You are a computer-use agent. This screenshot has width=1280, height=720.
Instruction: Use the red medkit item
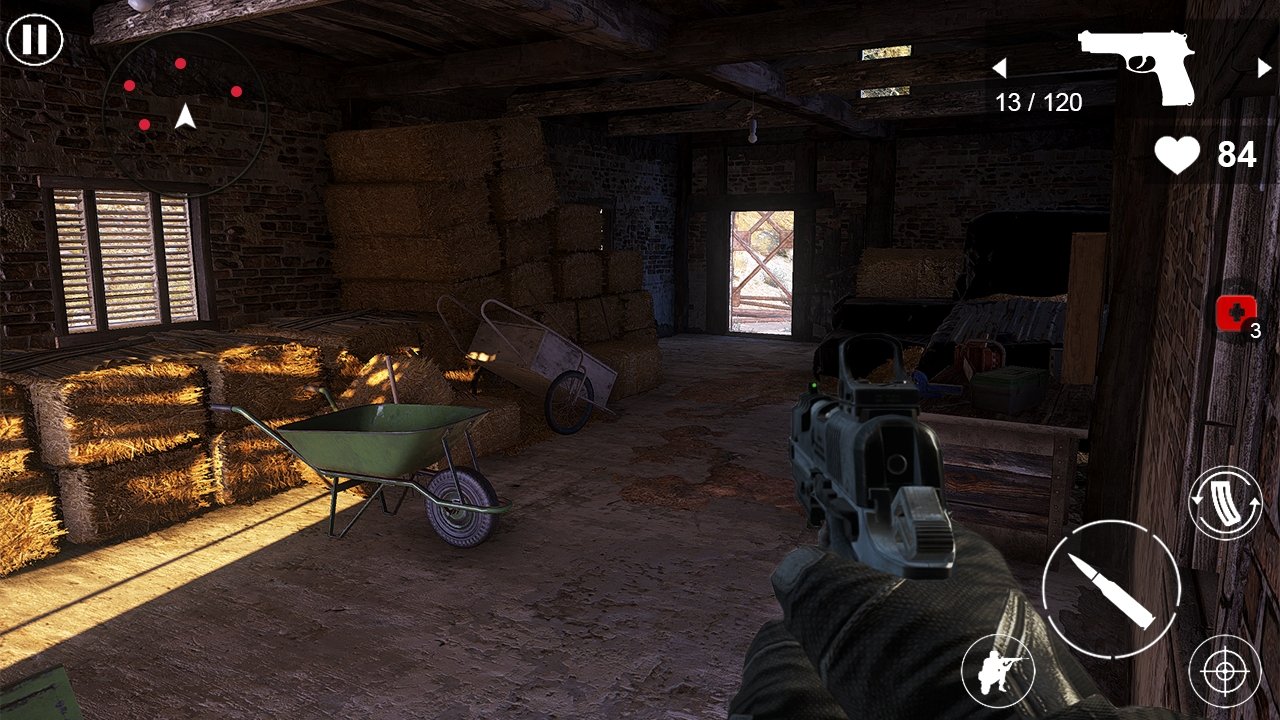(1236, 314)
